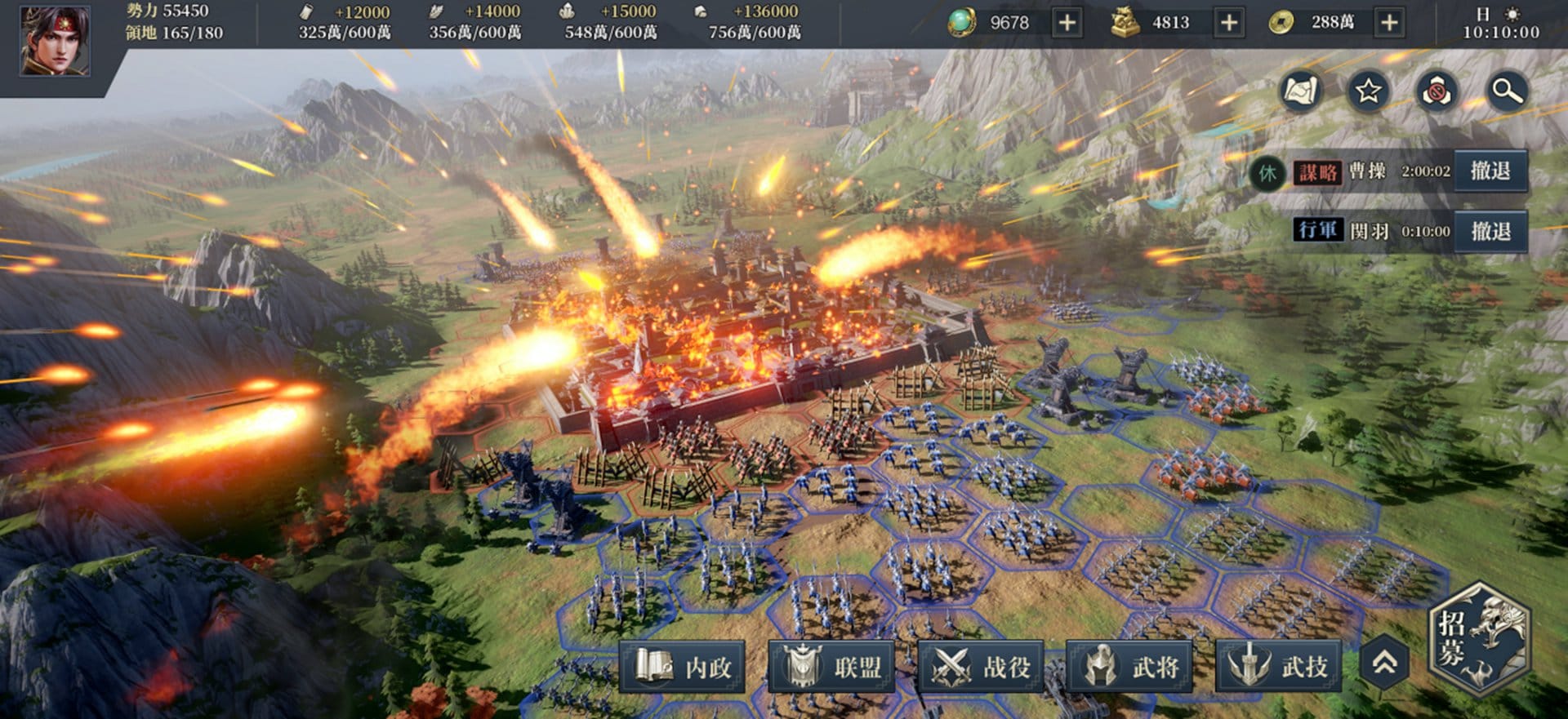This screenshot has width=1568, height=719.
Task: Click the player portrait avatar
Action: tap(55, 41)
